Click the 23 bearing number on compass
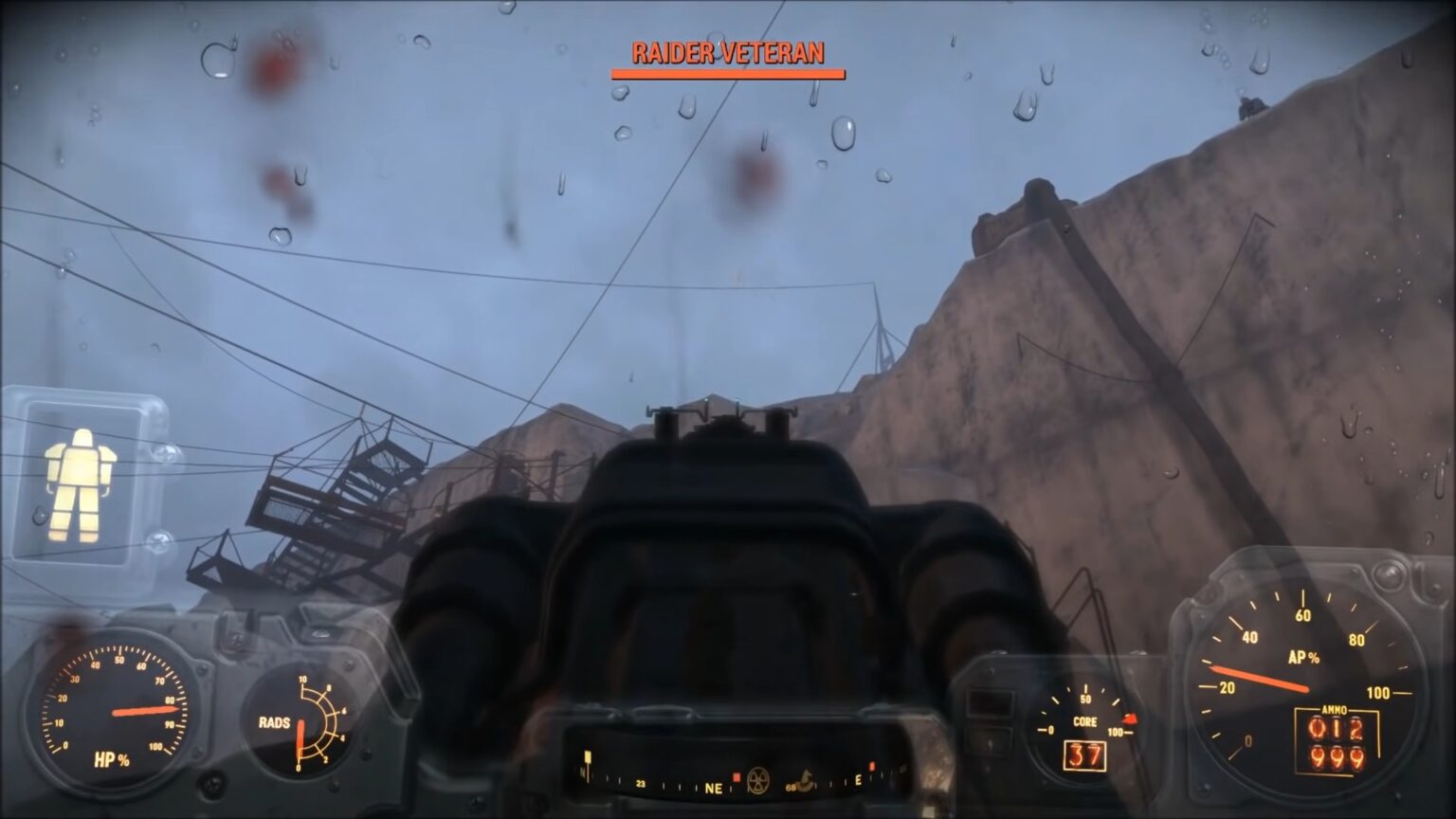Image resolution: width=1456 pixels, height=819 pixels. point(640,785)
